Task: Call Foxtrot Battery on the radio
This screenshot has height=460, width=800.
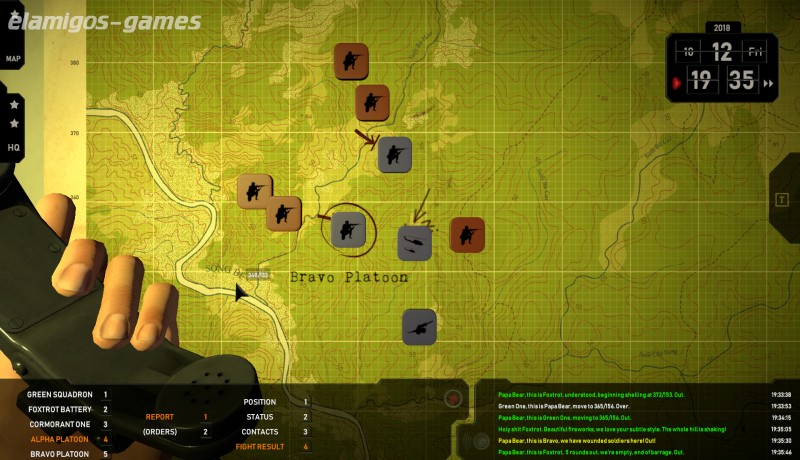Action: 59,409
